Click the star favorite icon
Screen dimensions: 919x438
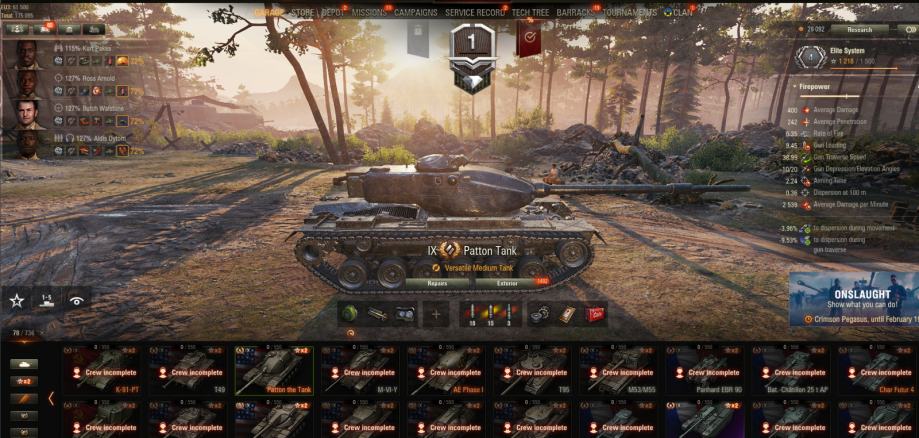17,299
